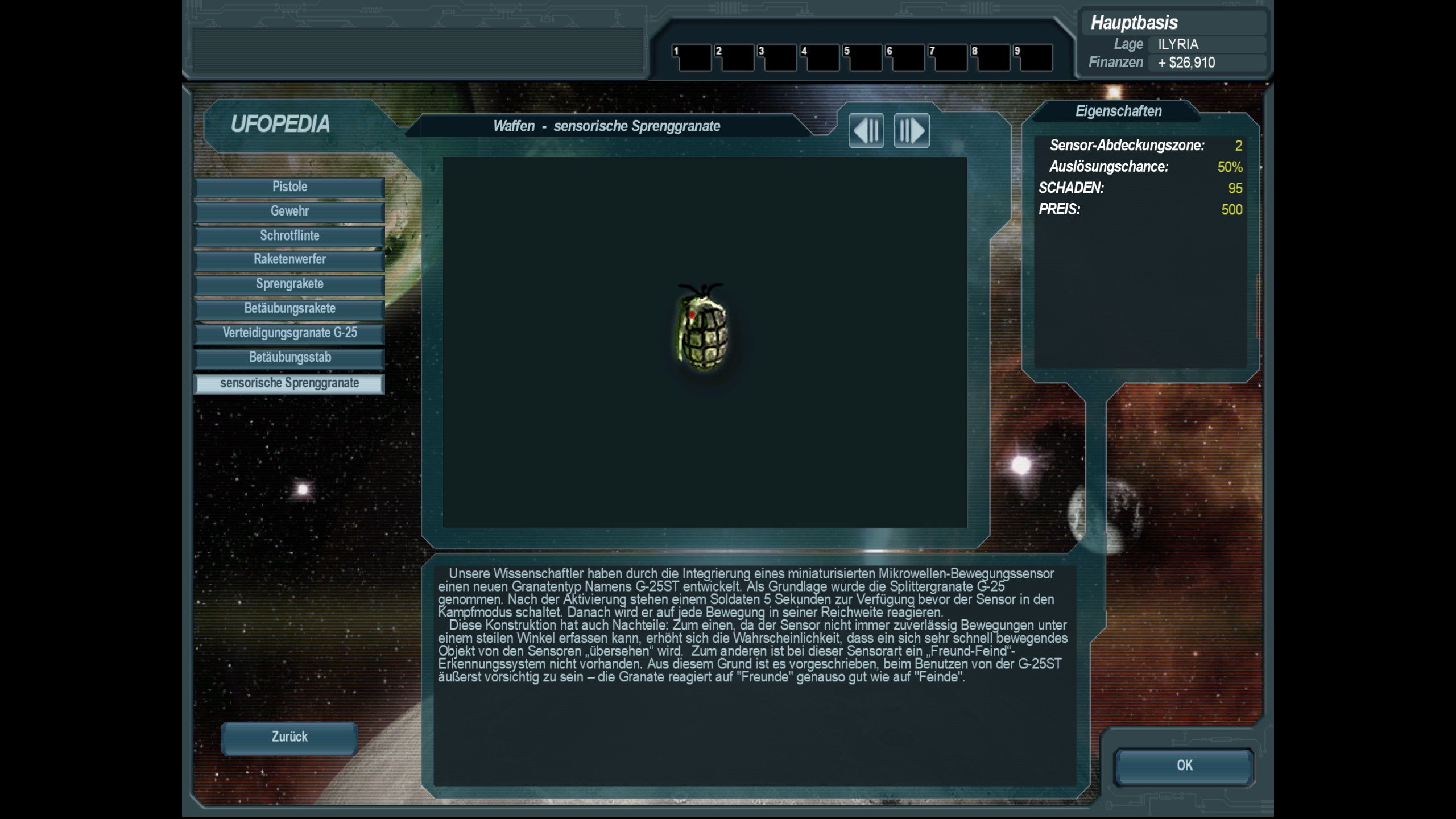This screenshot has height=819, width=1456.
Task: Click the Zurück button
Action: coord(289,738)
